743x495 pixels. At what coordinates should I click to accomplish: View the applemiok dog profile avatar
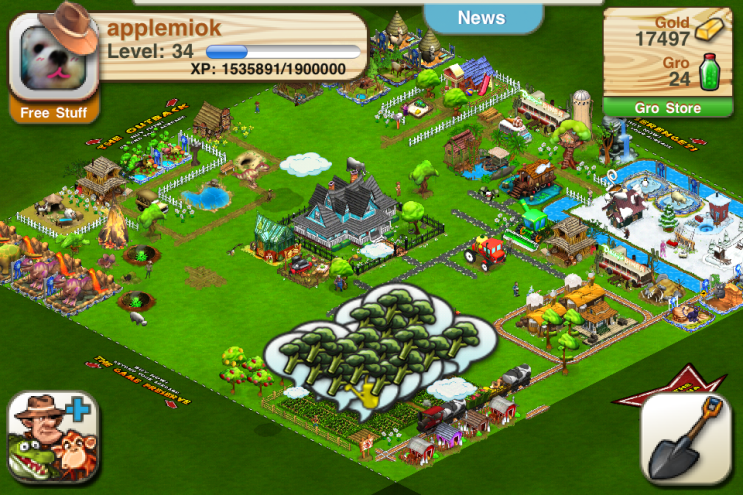pos(54,58)
